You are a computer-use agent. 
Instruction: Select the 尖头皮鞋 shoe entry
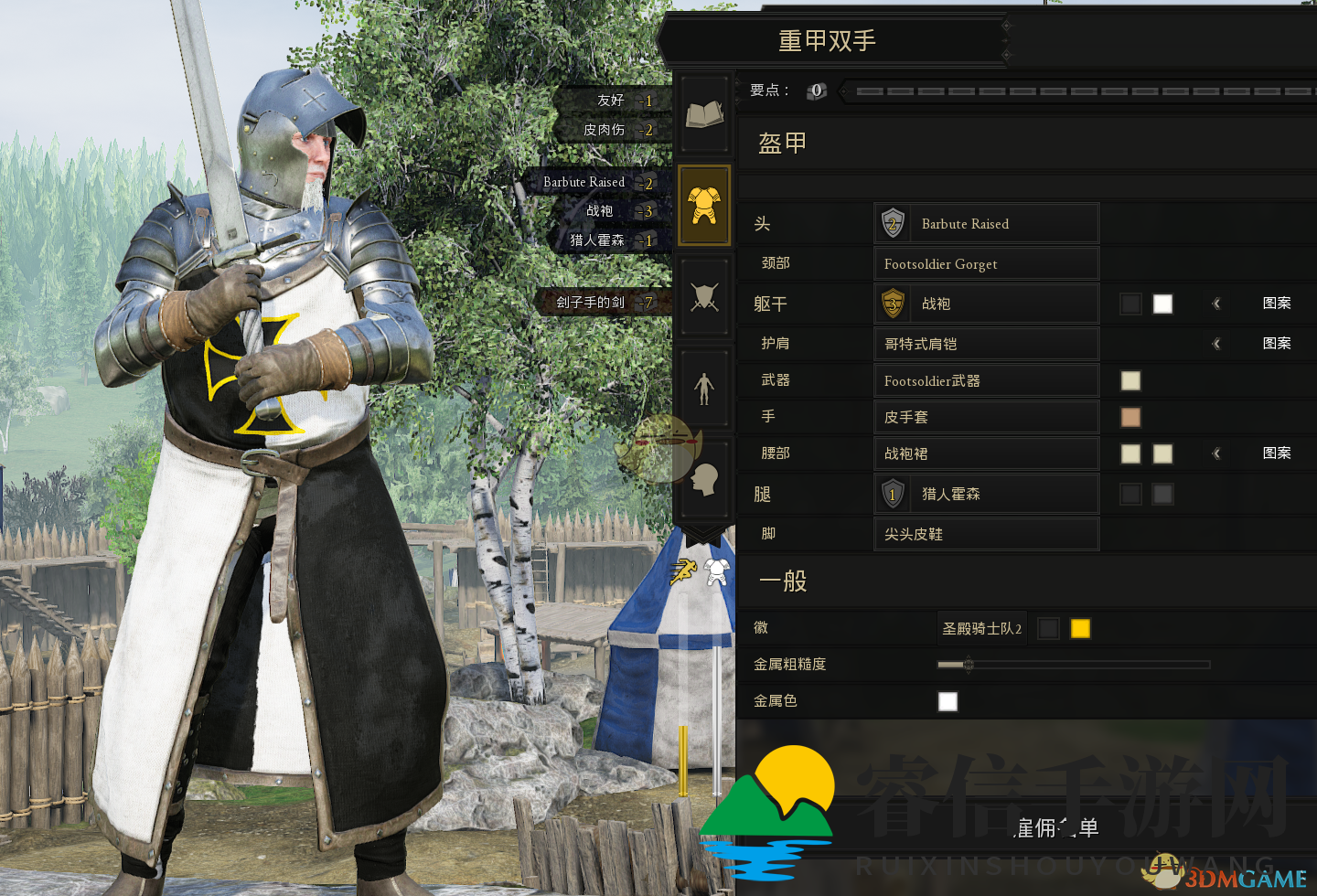(986, 534)
